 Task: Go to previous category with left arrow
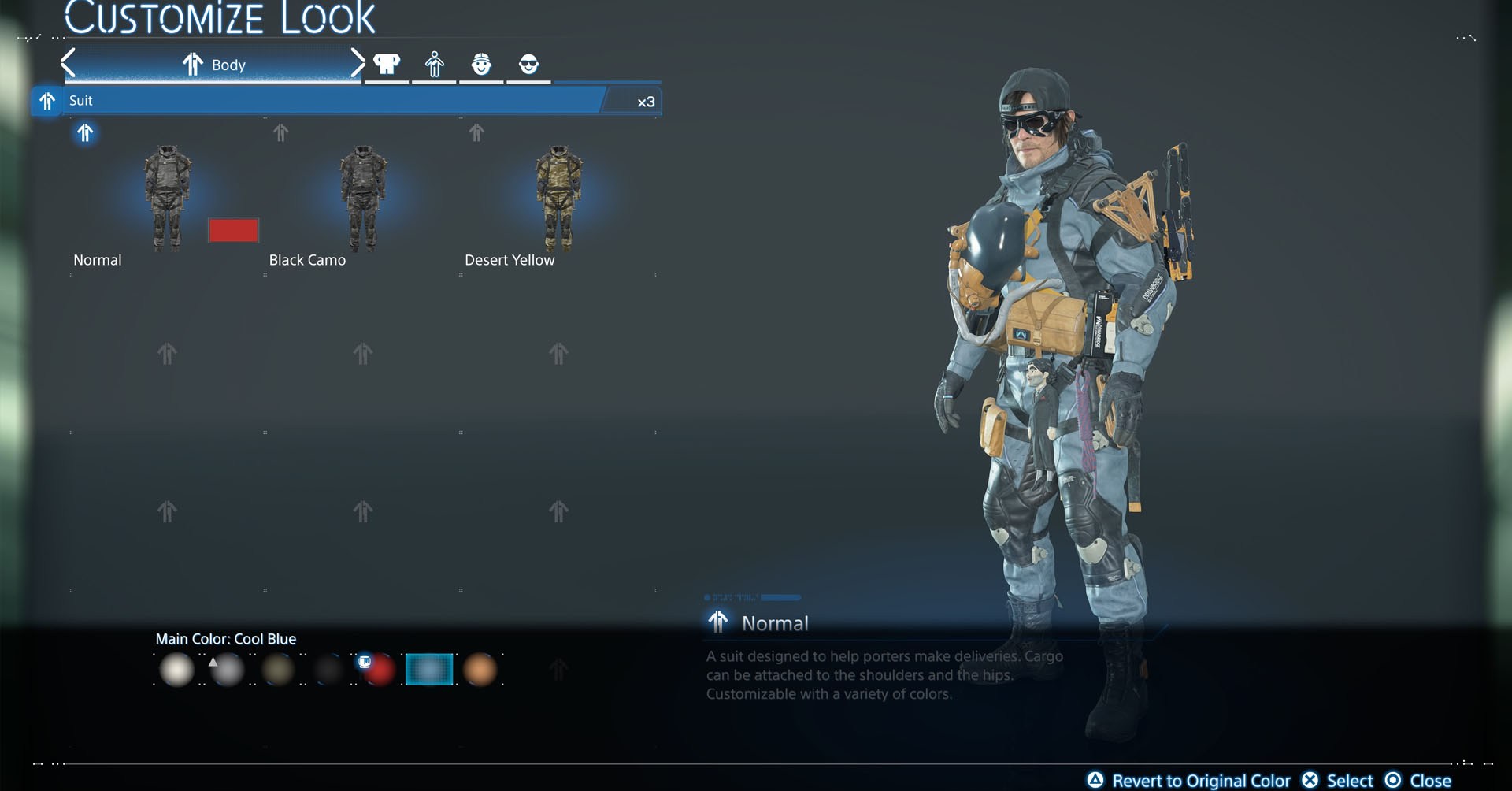coord(69,63)
